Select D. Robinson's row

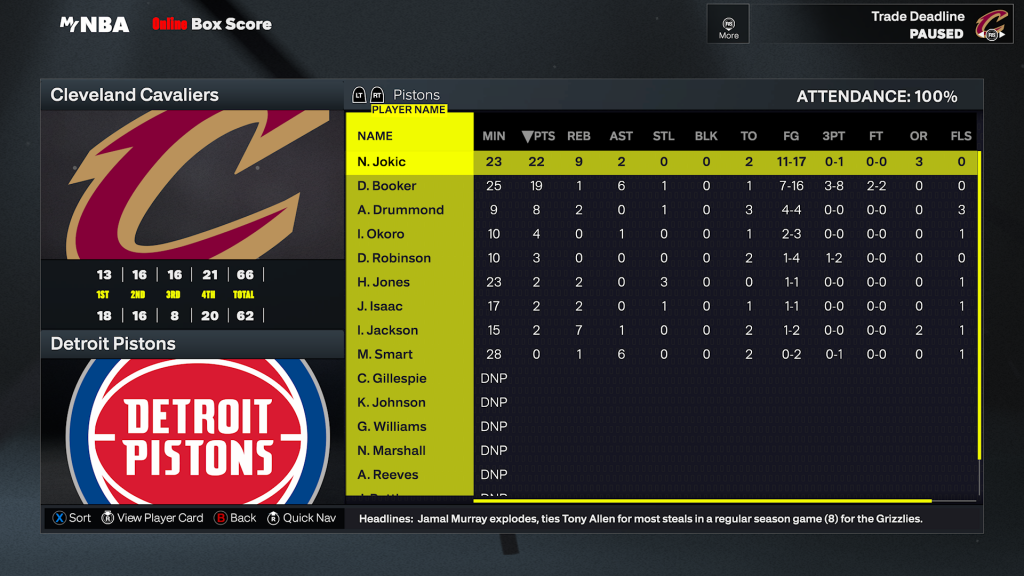tap(394, 258)
